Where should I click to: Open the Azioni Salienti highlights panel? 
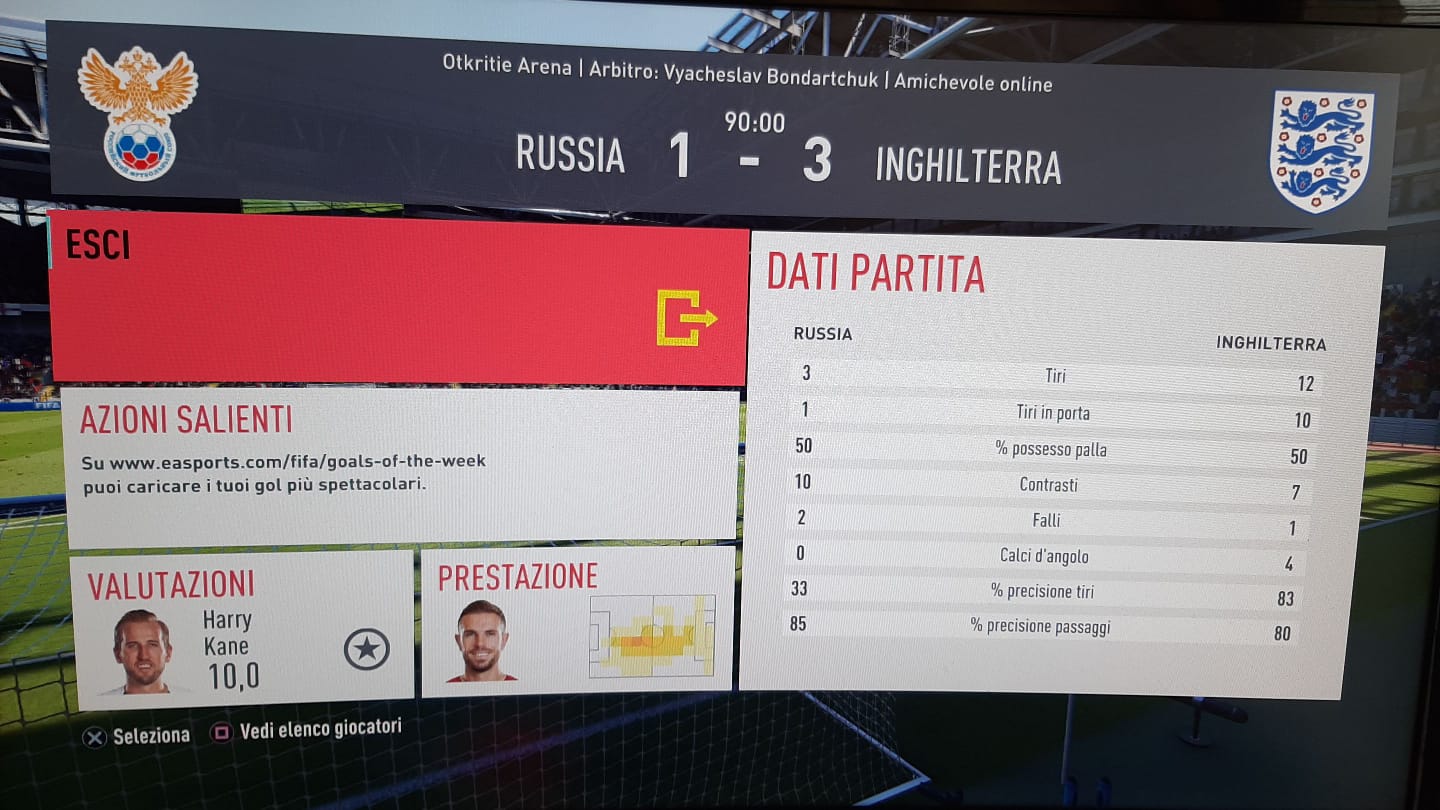400,467
